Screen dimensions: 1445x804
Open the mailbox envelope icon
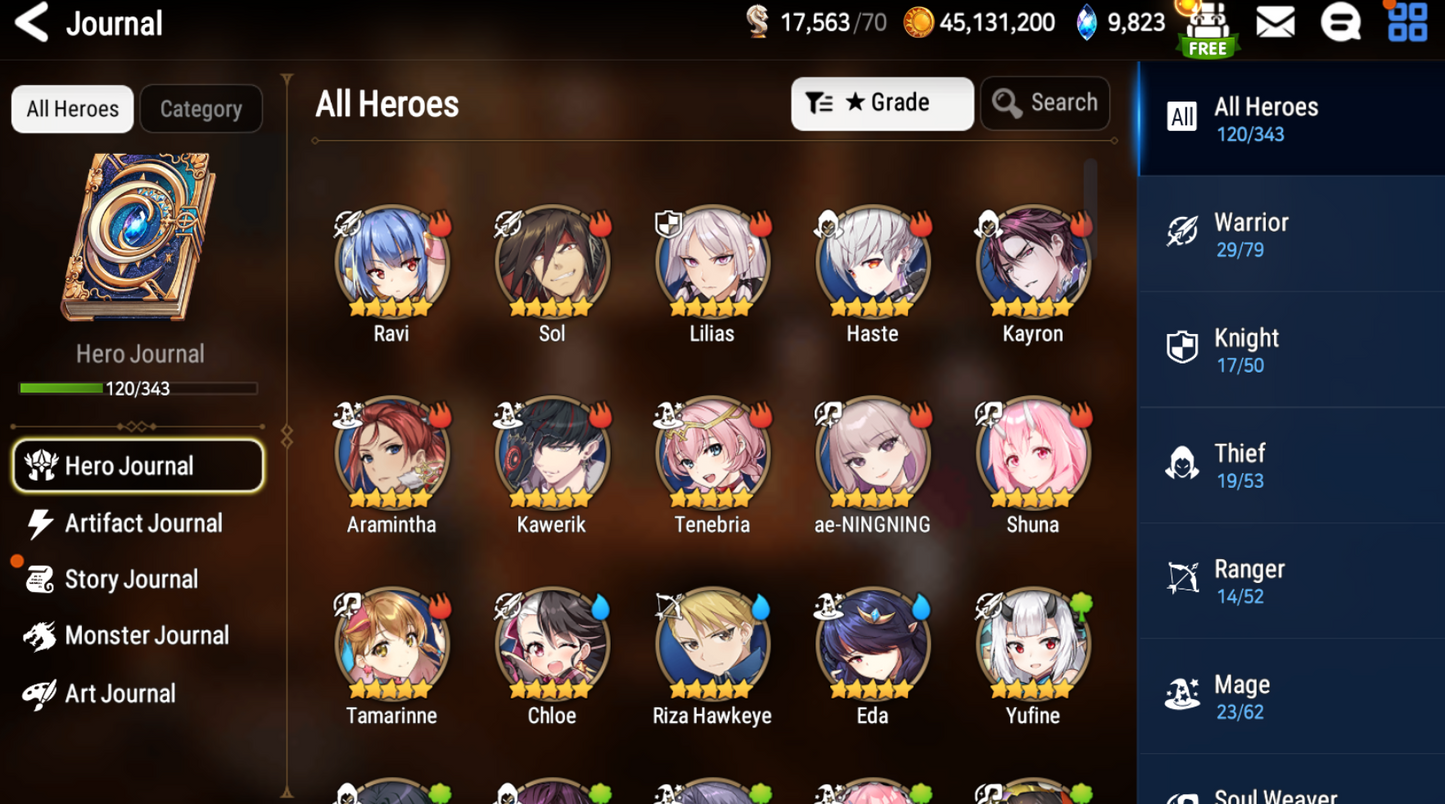1275,23
